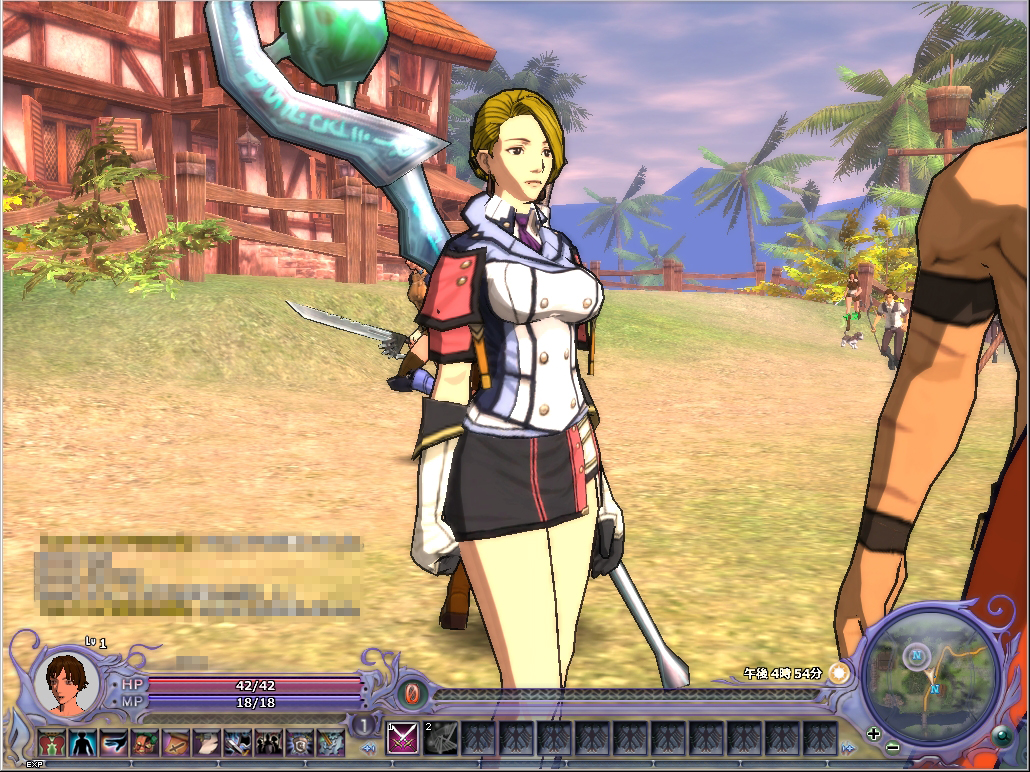The image size is (1030, 772).
Task: Click the blurred chat log area
Action: [200, 575]
